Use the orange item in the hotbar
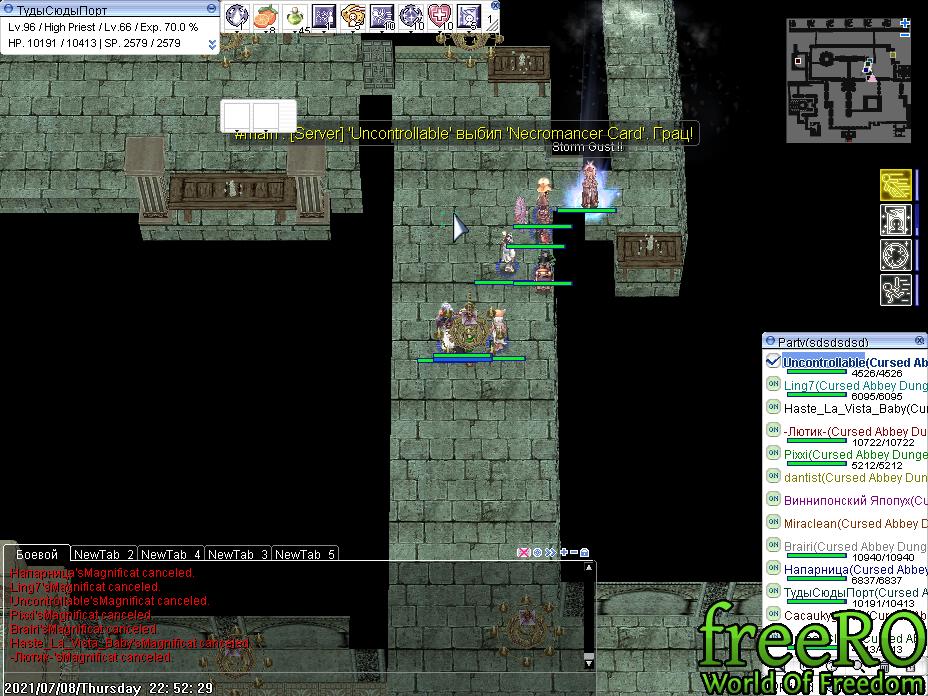This screenshot has width=928, height=696. (x=265, y=16)
